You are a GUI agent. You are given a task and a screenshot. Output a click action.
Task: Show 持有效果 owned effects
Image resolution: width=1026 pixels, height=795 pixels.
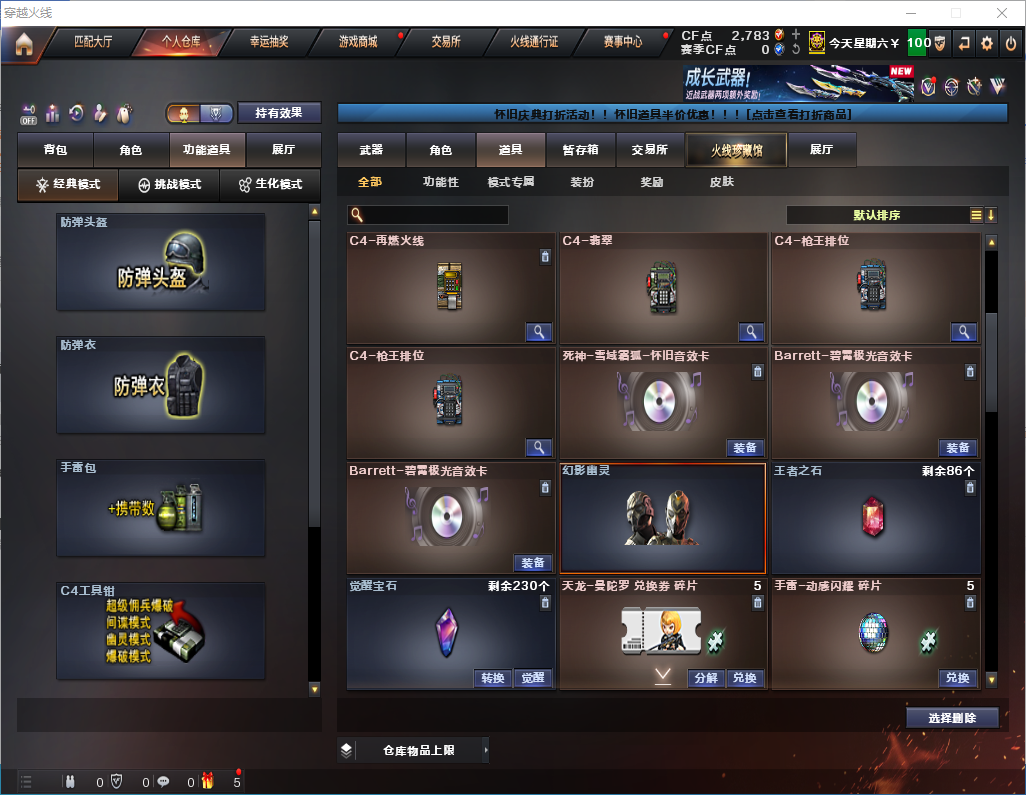click(x=279, y=113)
